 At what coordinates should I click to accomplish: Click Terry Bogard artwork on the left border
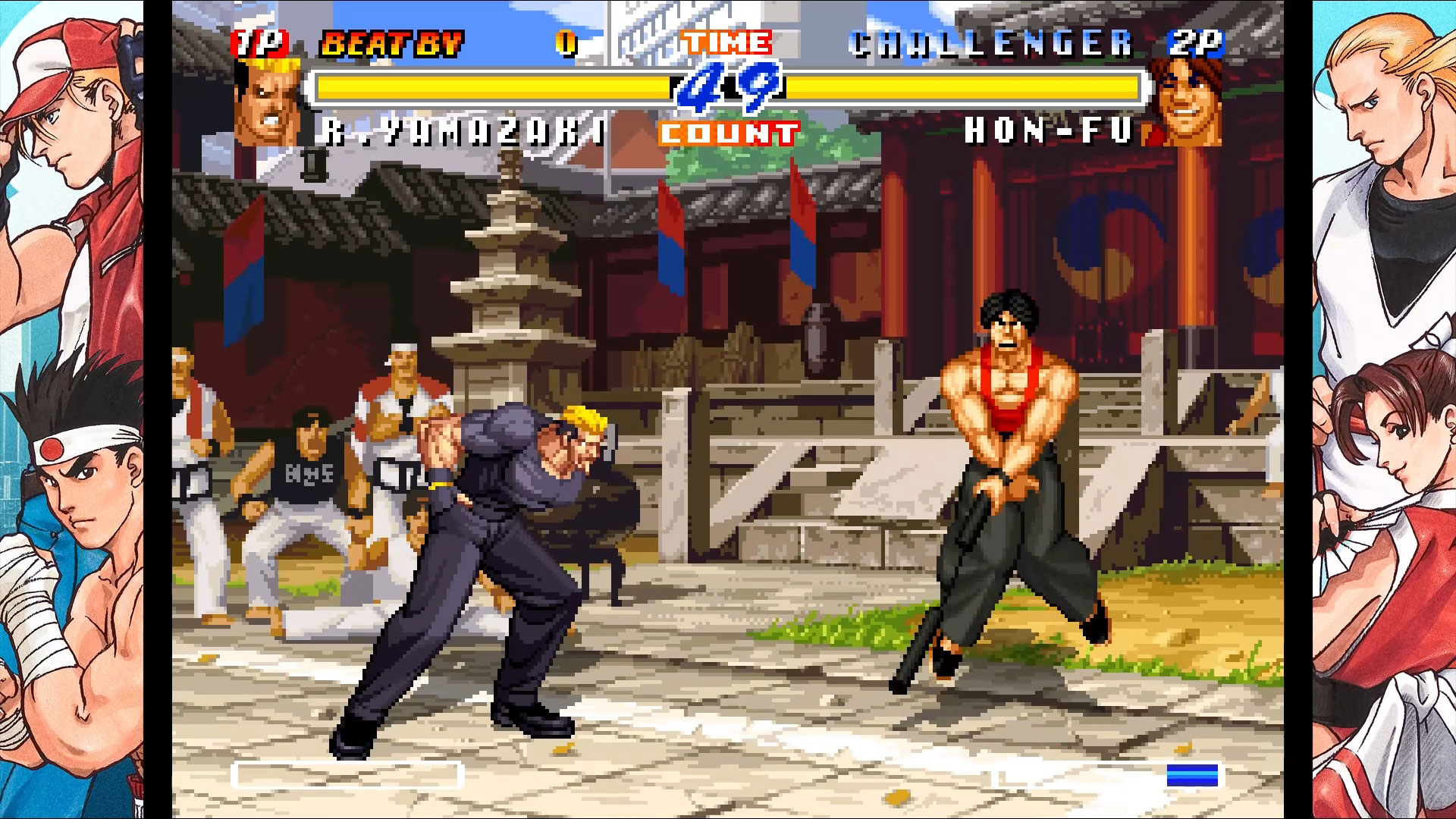coord(76,136)
